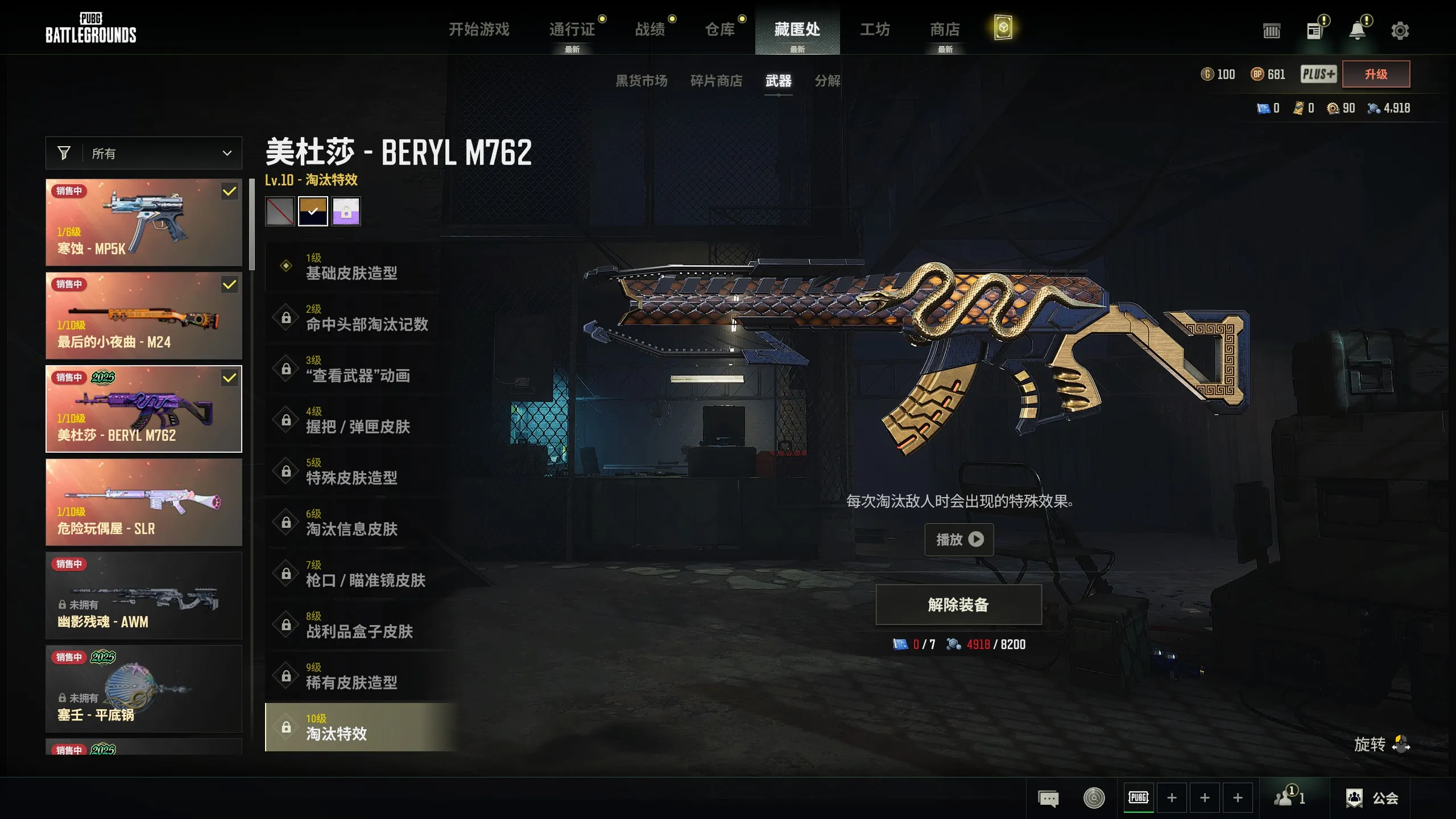Select level 1 基础皮肤造型 row

(353, 267)
